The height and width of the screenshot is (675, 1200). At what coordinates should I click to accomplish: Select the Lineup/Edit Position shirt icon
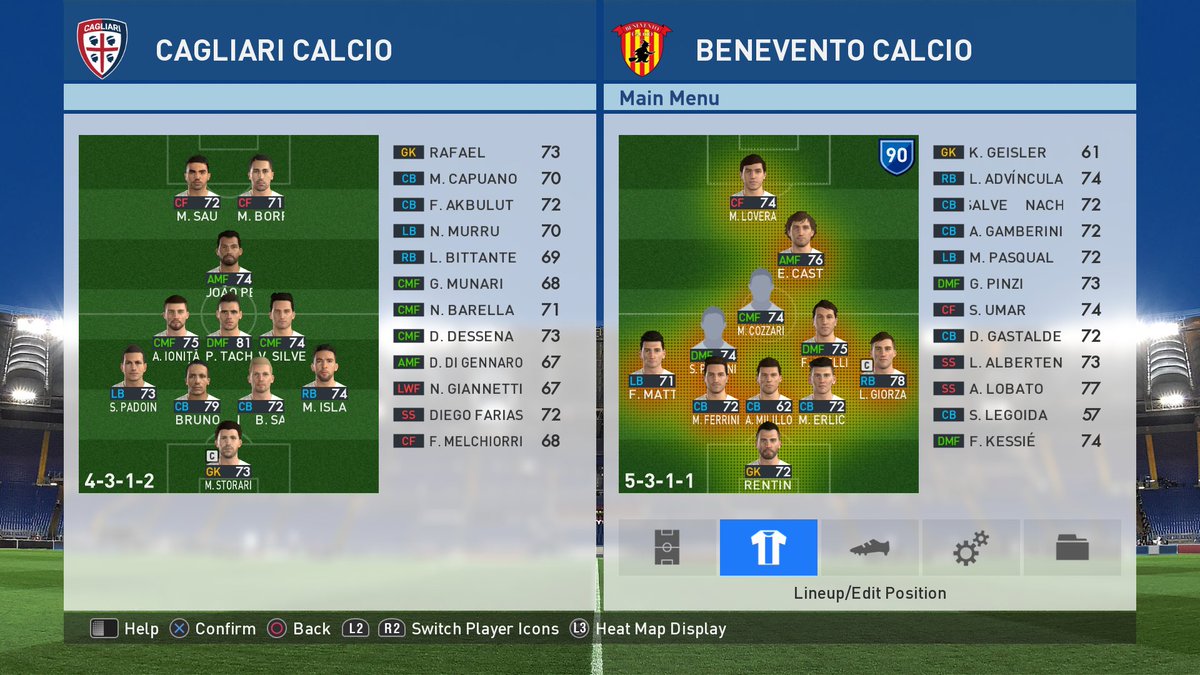(x=768, y=547)
